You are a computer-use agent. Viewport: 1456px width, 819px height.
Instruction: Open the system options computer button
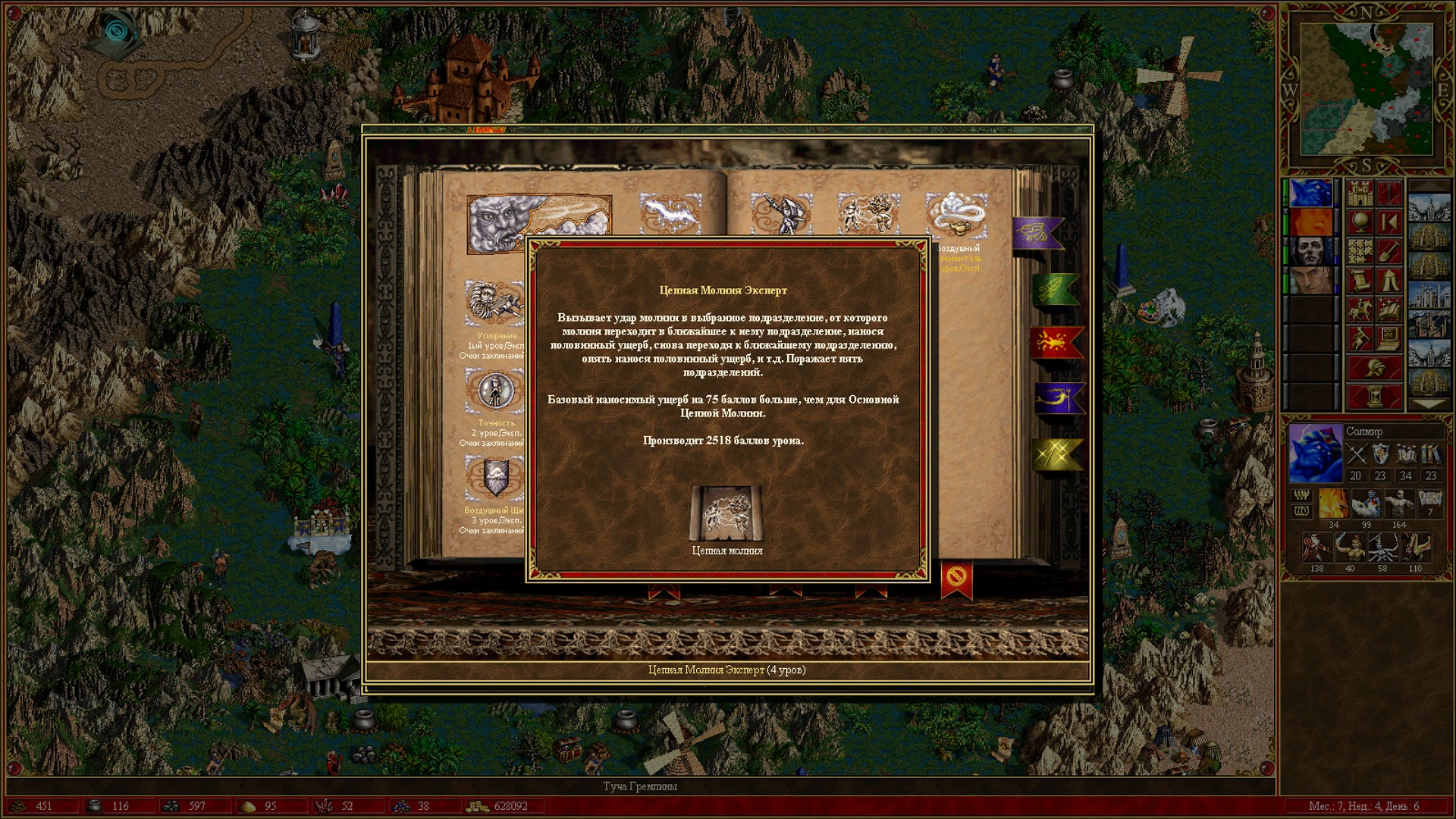coord(1389,338)
